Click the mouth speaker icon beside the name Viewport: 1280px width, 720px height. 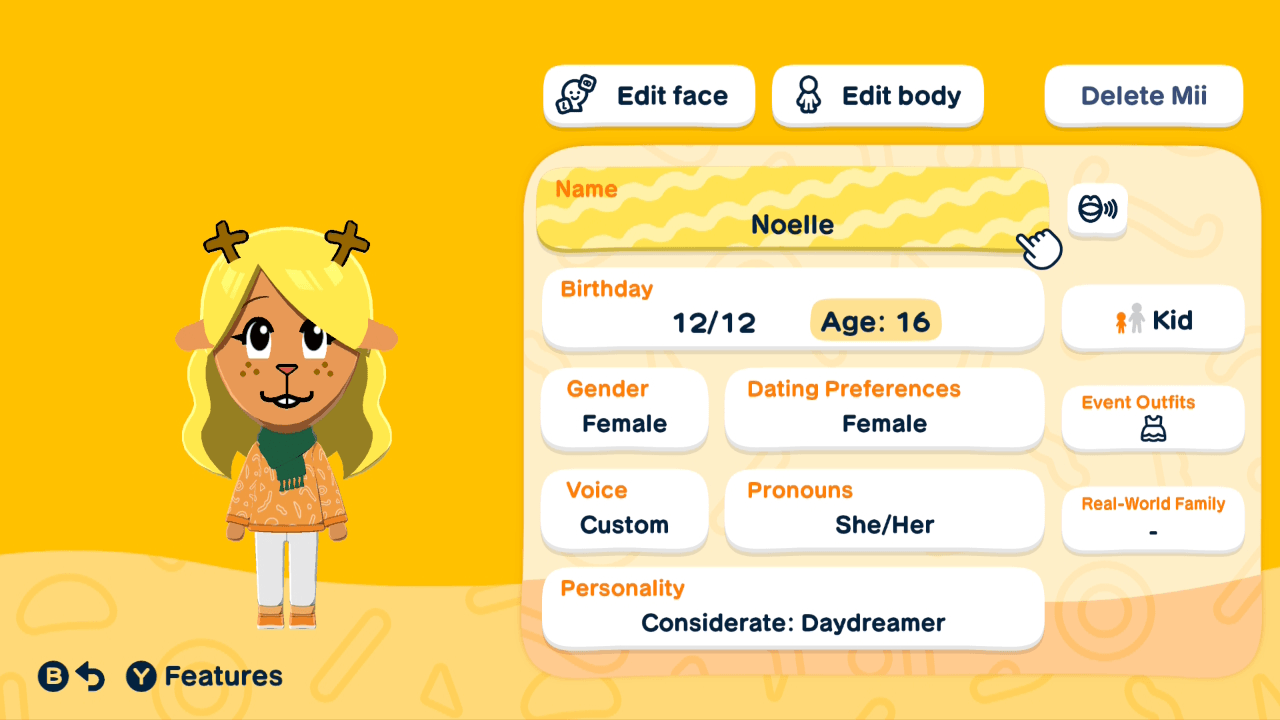click(1097, 210)
